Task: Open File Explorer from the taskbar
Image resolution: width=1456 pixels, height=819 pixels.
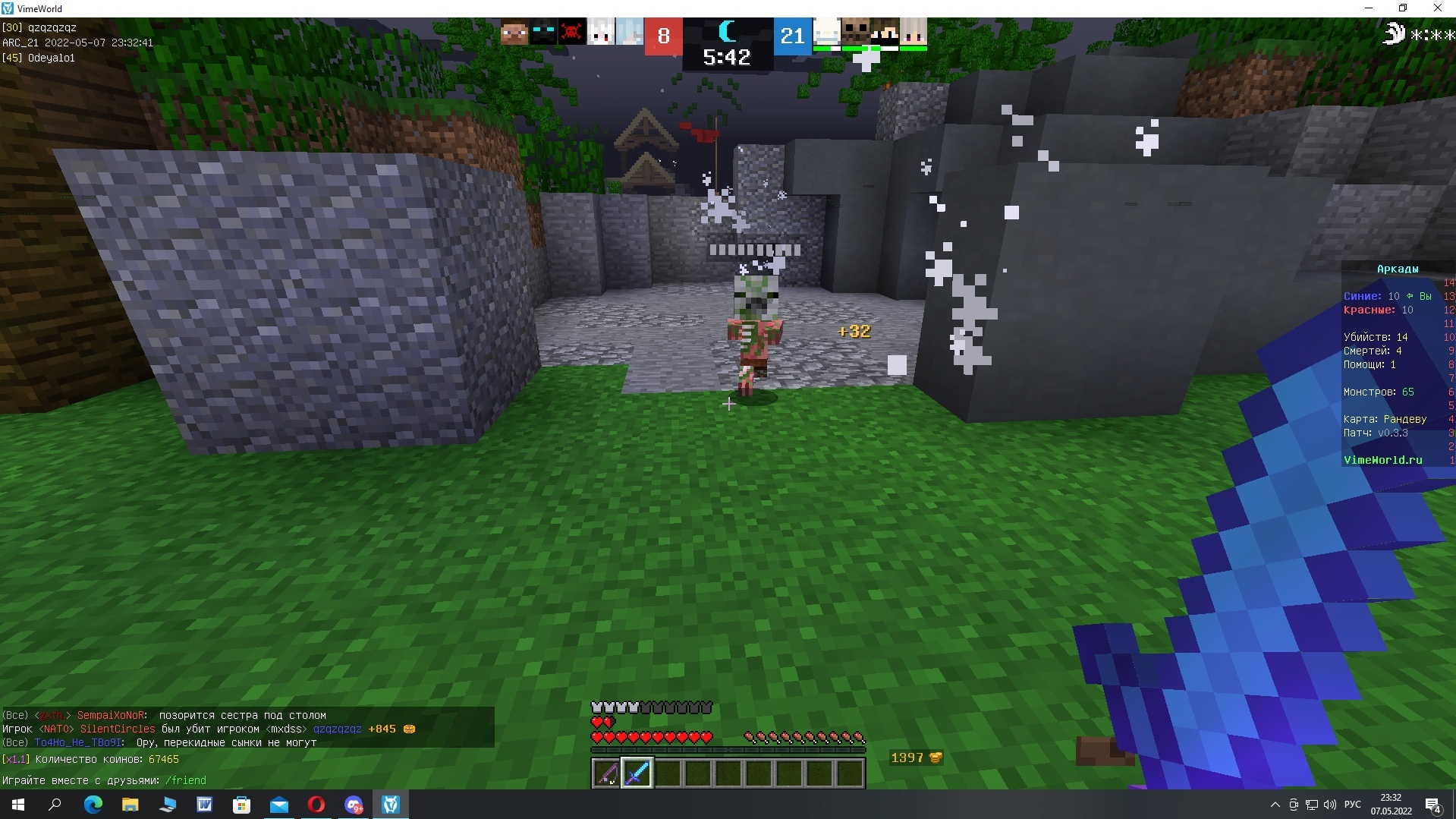Action: tap(129, 805)
